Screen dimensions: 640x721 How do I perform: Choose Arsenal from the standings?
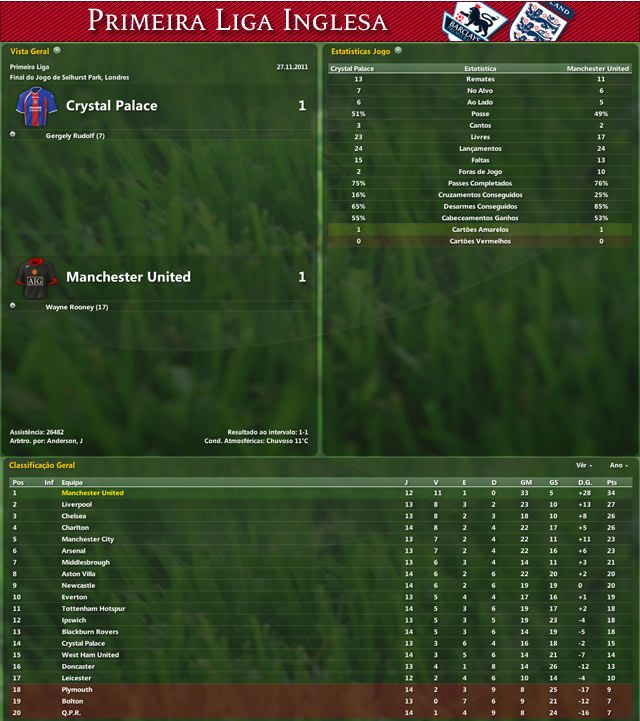pyautogui.click(x=74, y=550)
